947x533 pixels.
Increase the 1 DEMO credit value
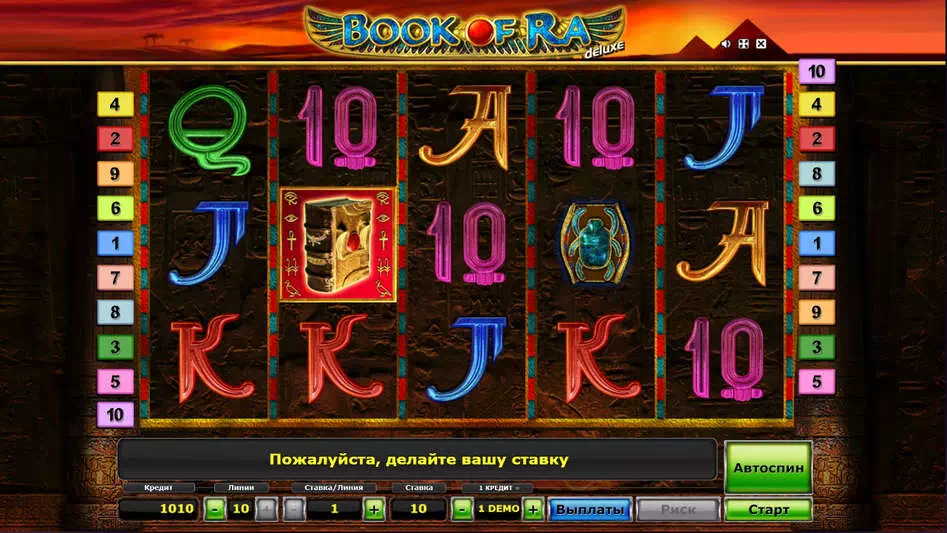[533, 509]
